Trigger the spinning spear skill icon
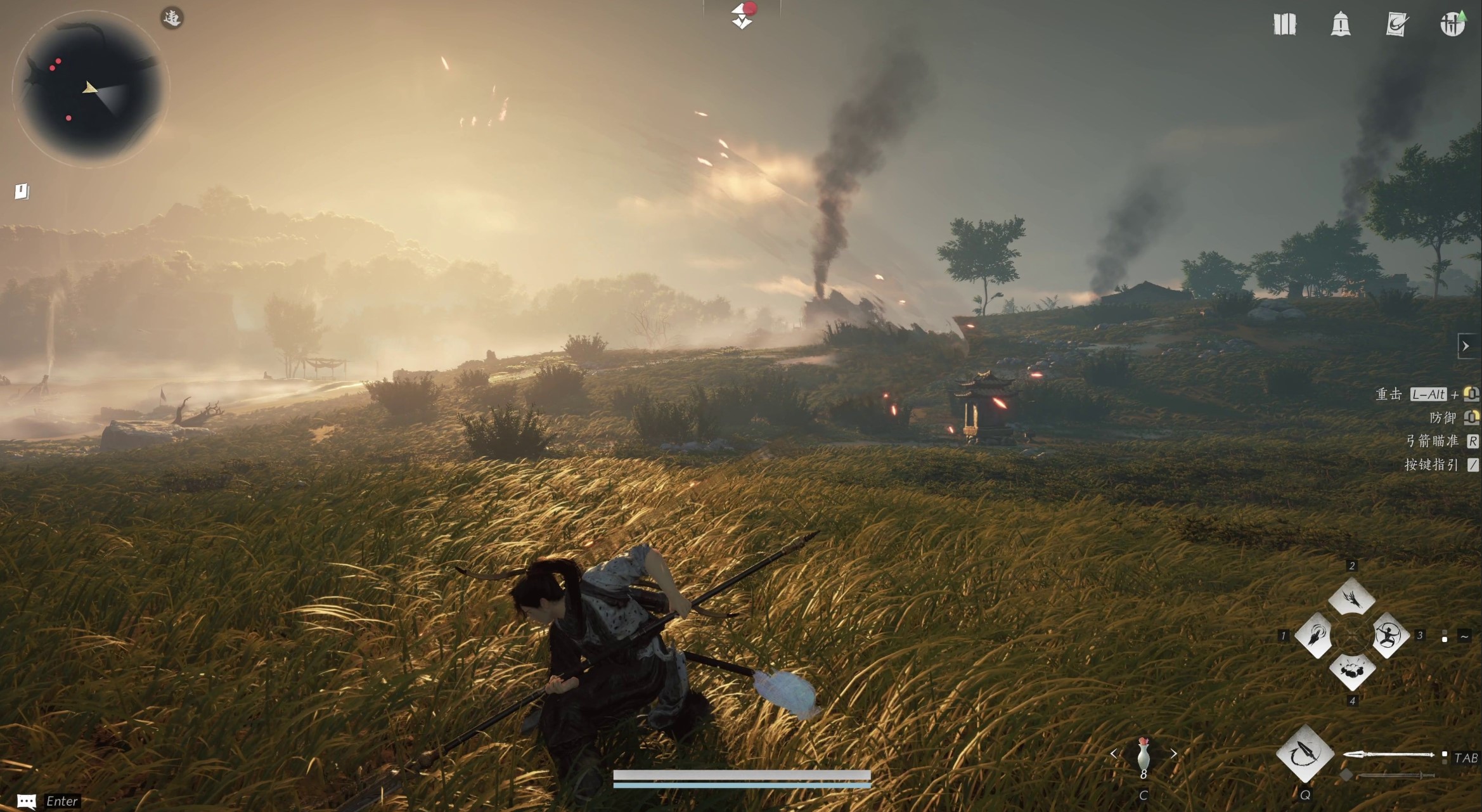 tap(1305, 754)
